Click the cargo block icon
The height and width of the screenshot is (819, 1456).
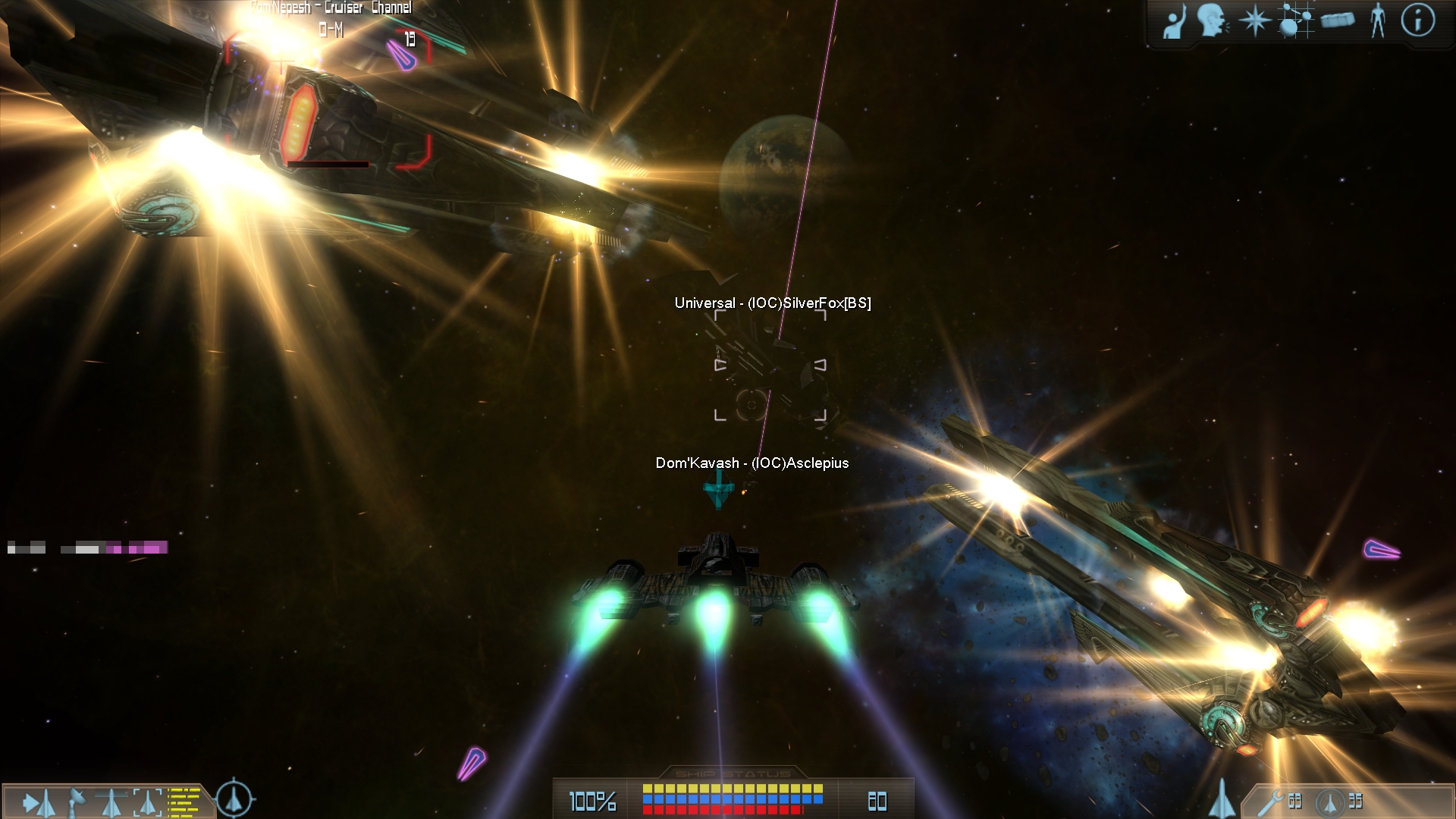coord(1337,20)
